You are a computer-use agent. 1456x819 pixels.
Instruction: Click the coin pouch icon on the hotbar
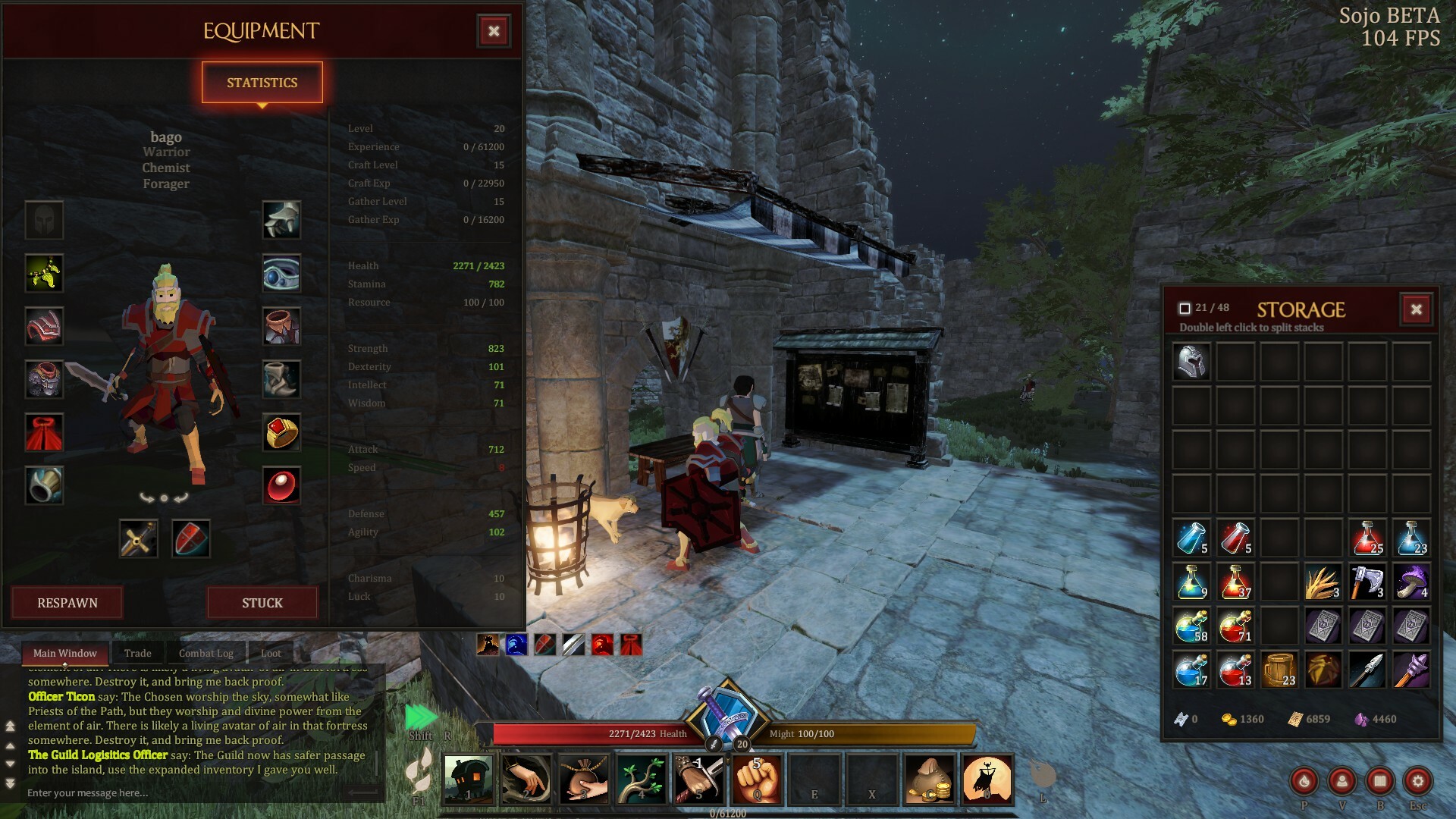[x=930, y=779]
